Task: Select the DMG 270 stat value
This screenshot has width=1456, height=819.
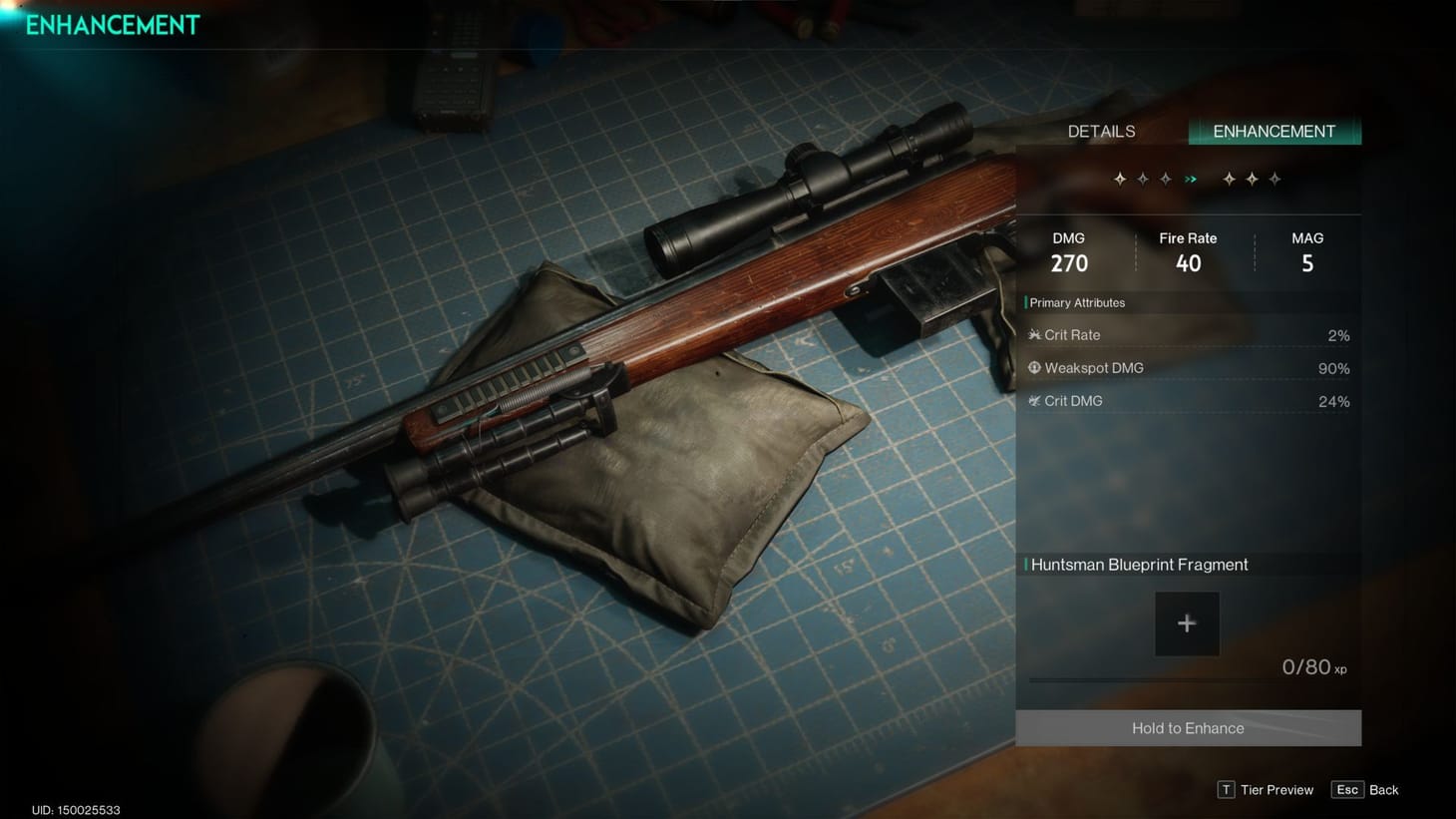Action: click(1068, 251)
